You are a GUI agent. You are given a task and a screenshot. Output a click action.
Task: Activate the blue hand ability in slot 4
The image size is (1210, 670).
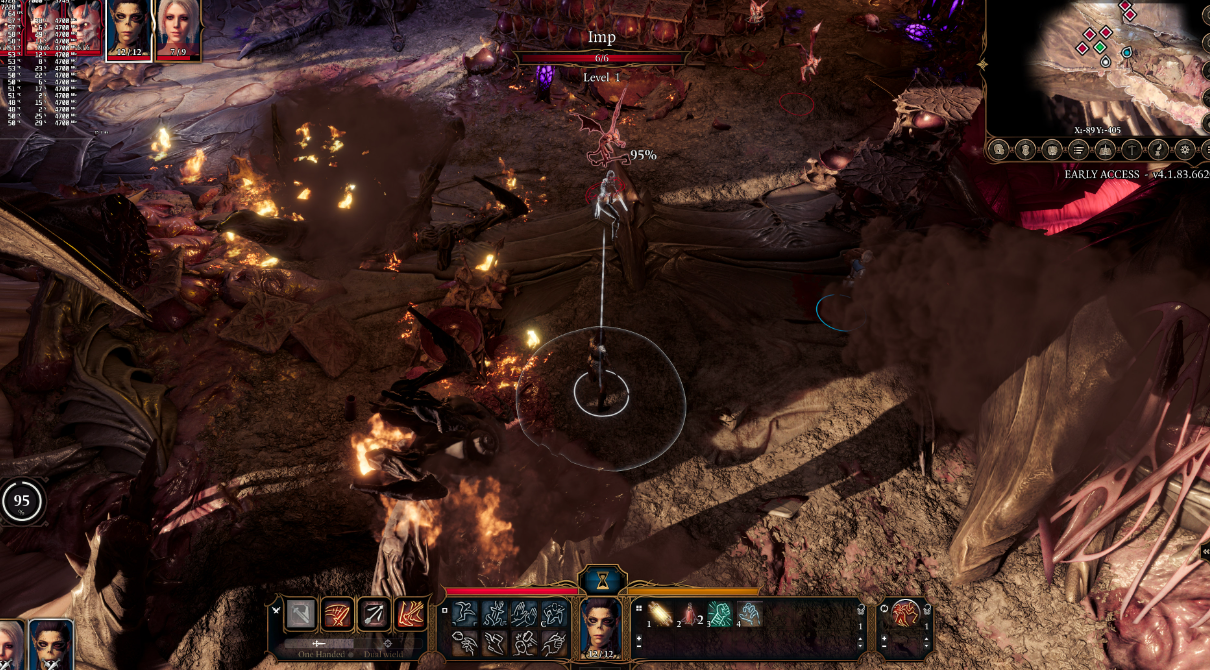[748, 613]
